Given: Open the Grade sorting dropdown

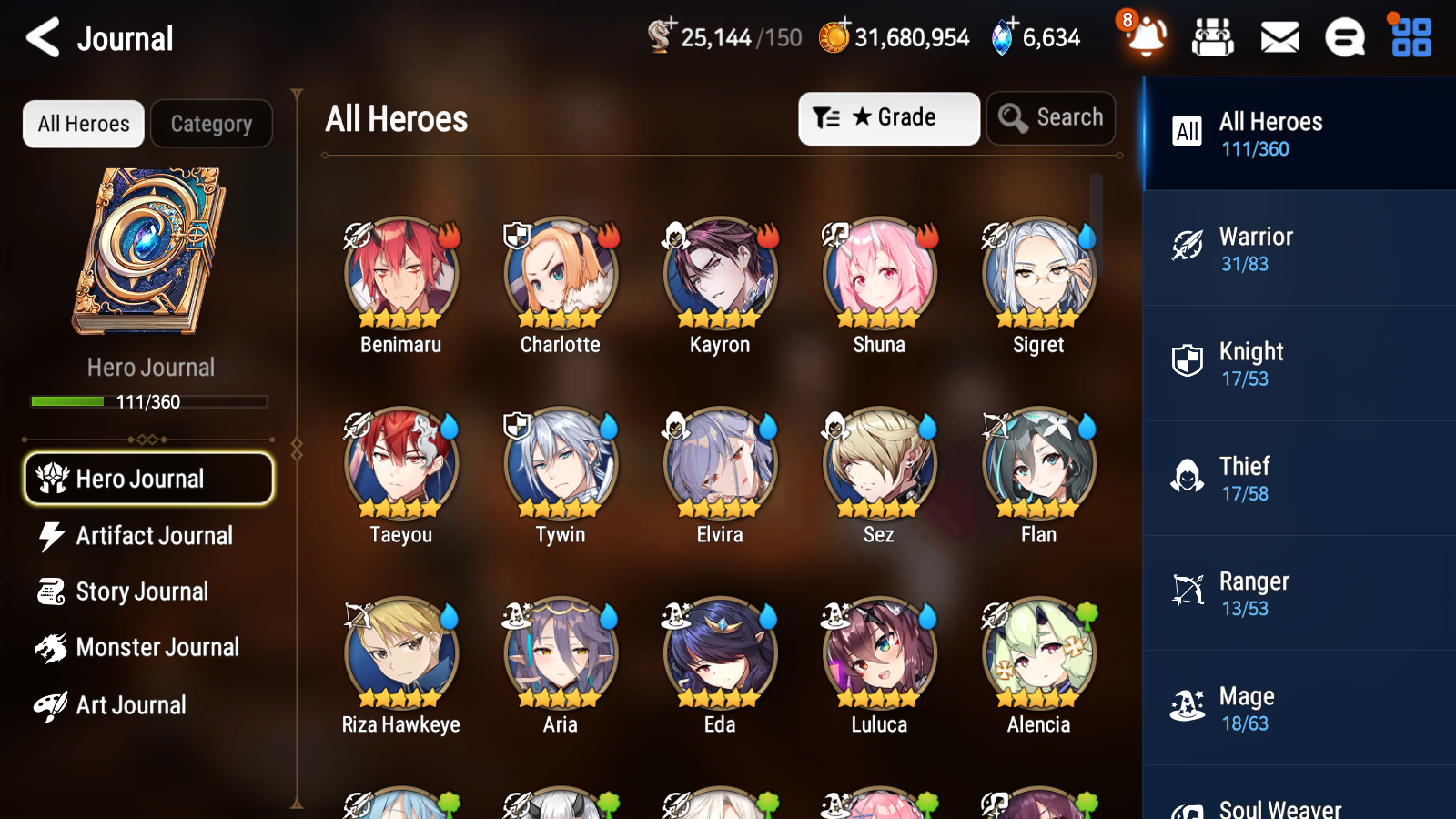Looking at the screenshot, I should click(888, 117).
